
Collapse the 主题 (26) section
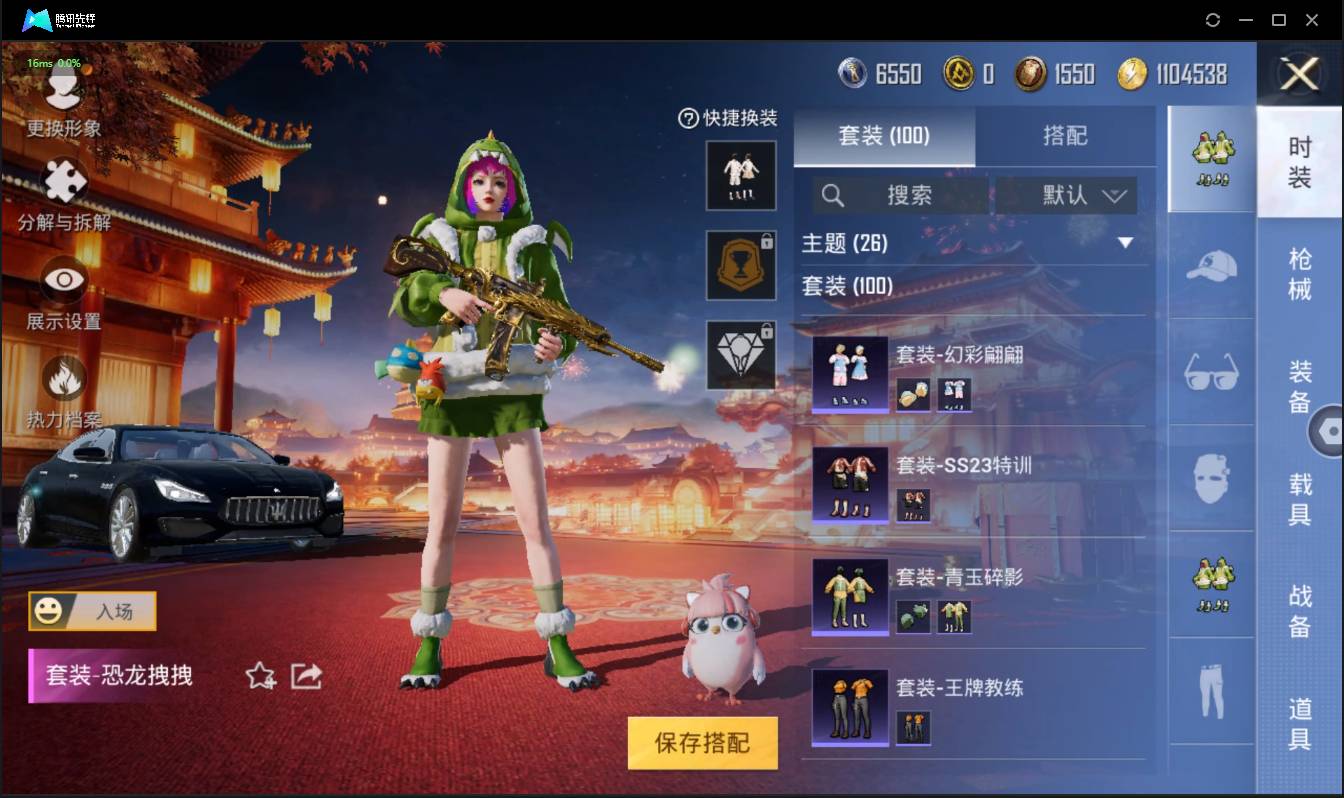point(1124,243)
